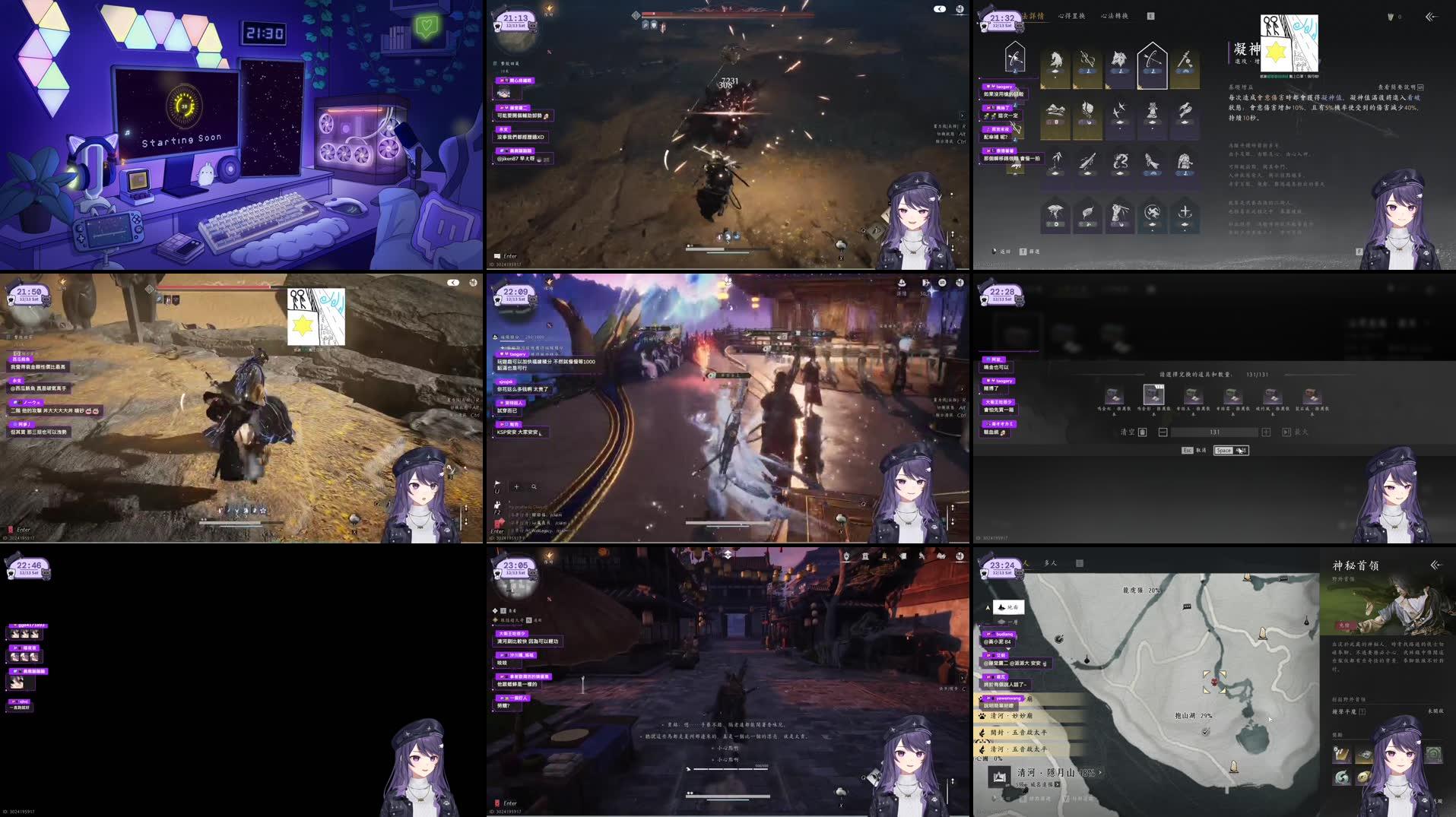Switch to the 心法轉換 tab
This screenshot has height=817, width=1456.
pyautogui.click(x=1115, y=16)
